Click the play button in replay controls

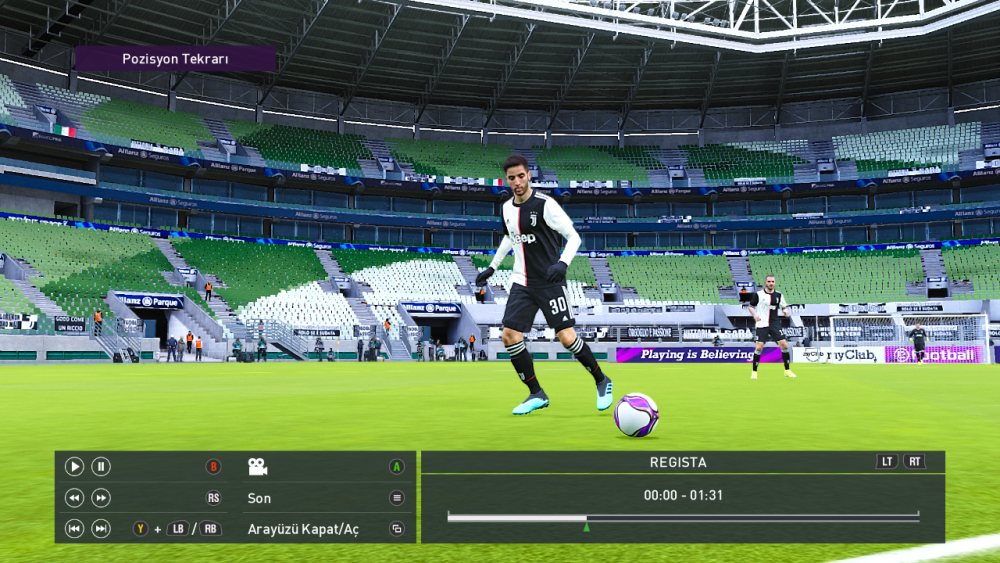(x=74, y=466)
